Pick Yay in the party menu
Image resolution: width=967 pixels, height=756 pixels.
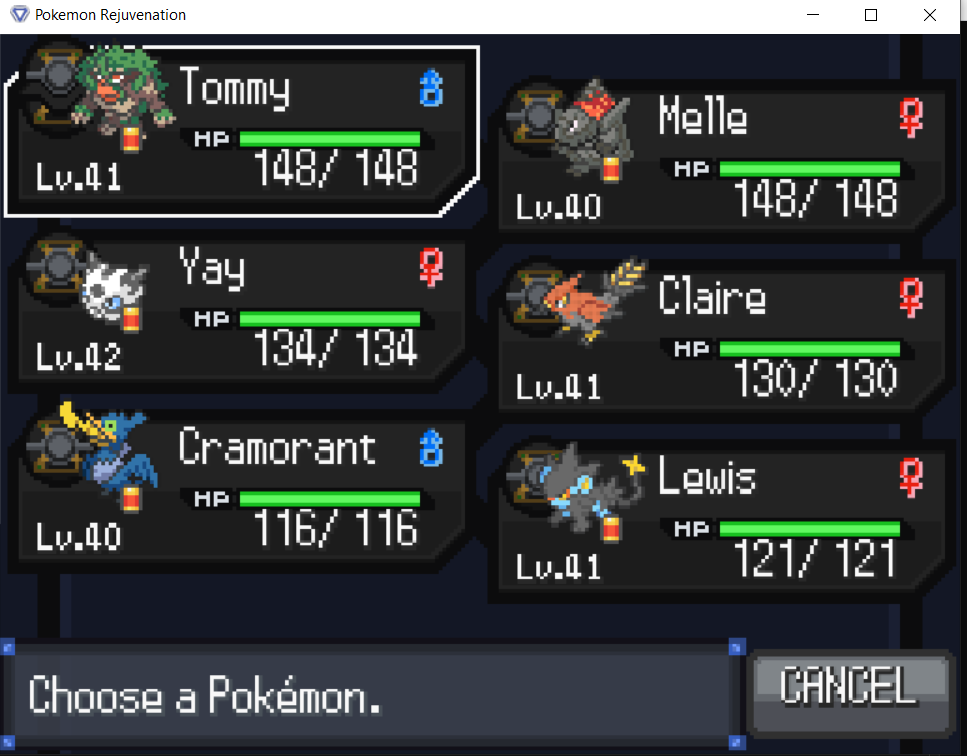click(x=240, y=312)
